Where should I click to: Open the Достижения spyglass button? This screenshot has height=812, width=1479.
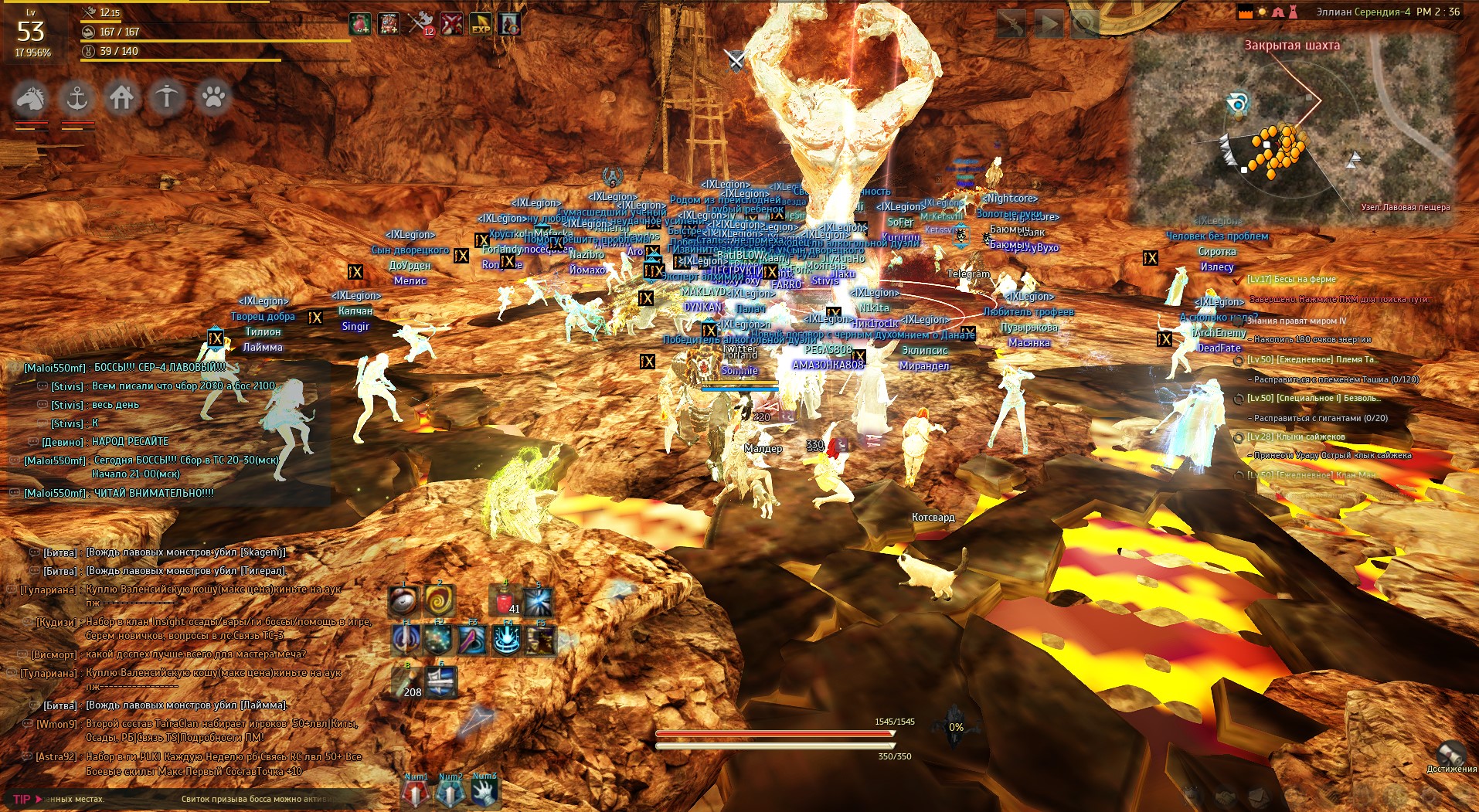click(x=1452, y=754)
